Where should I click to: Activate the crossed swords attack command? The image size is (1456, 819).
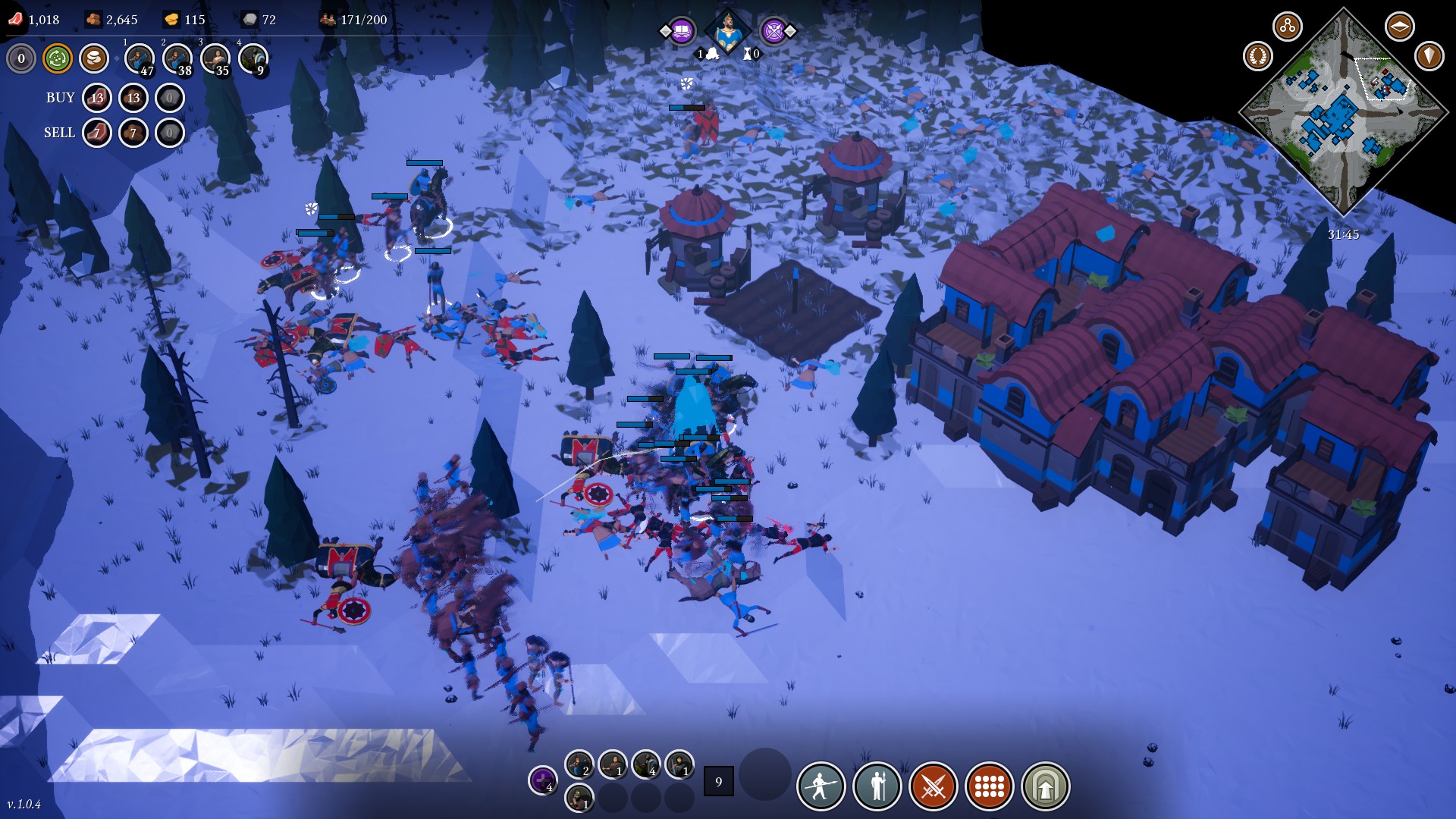934,786
